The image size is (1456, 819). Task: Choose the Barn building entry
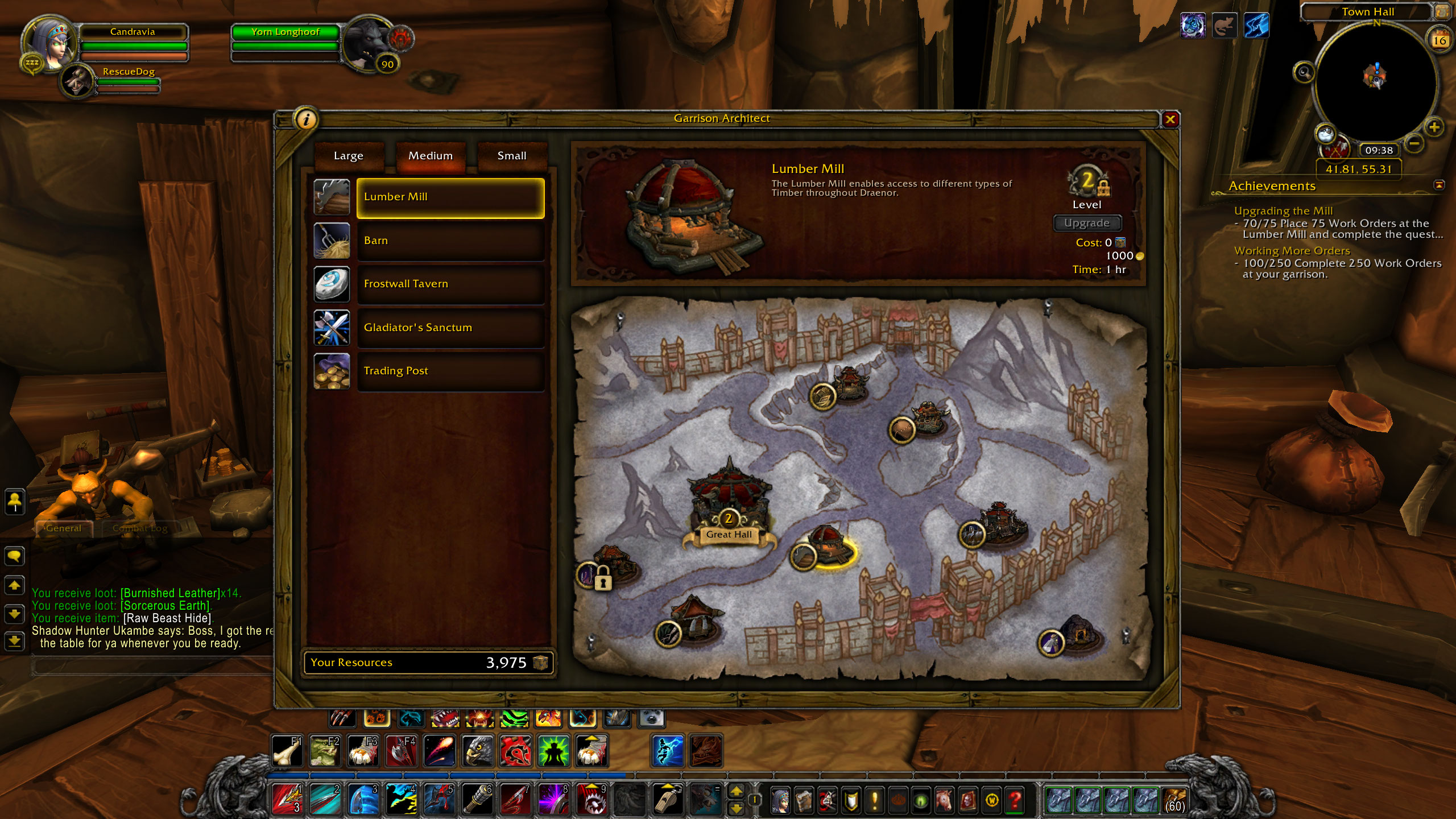click(450, 241)
